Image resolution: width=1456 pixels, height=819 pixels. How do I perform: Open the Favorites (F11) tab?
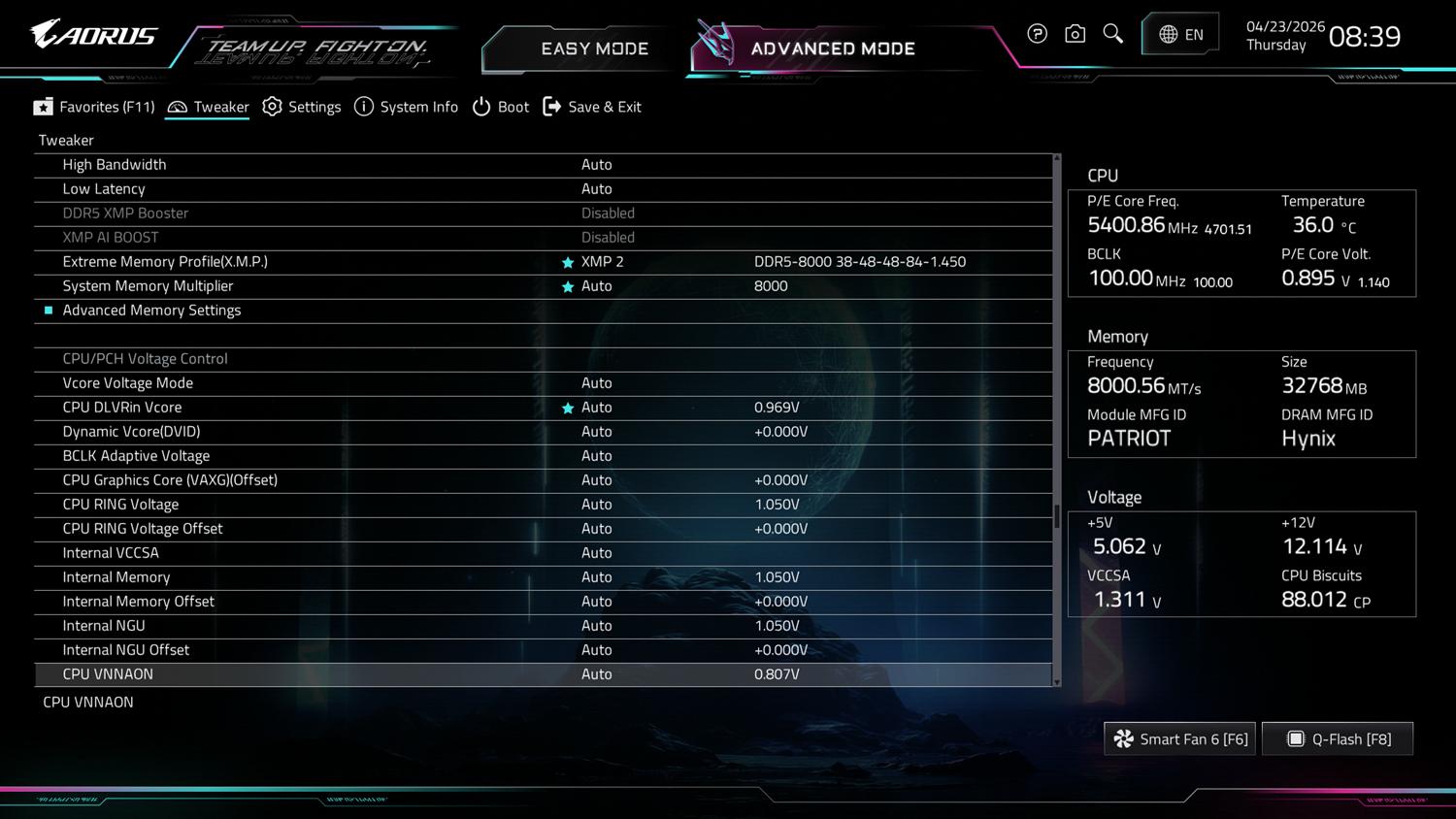coord(94,107)
